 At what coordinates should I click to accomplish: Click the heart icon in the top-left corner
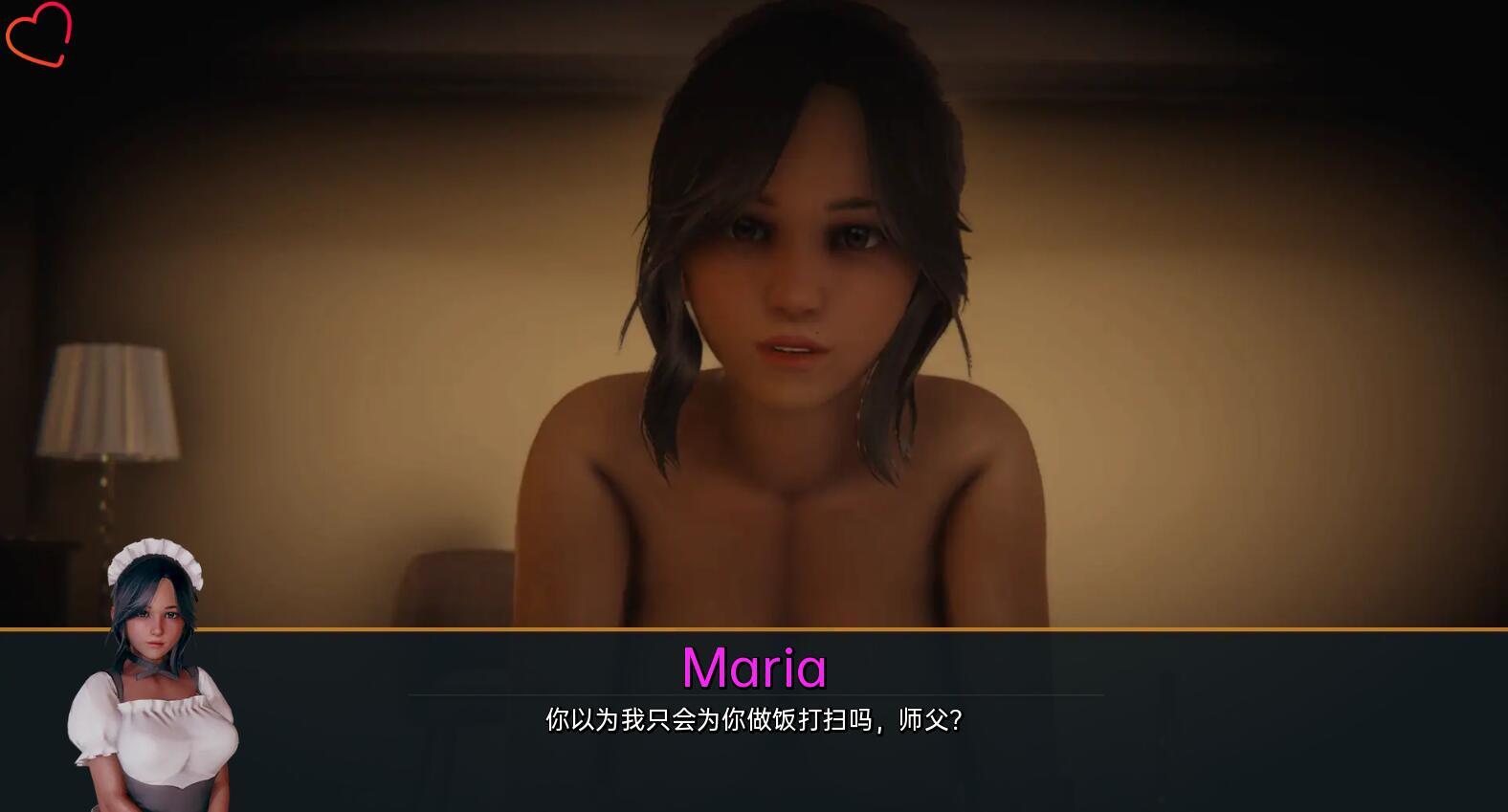[x=38, y=36]
